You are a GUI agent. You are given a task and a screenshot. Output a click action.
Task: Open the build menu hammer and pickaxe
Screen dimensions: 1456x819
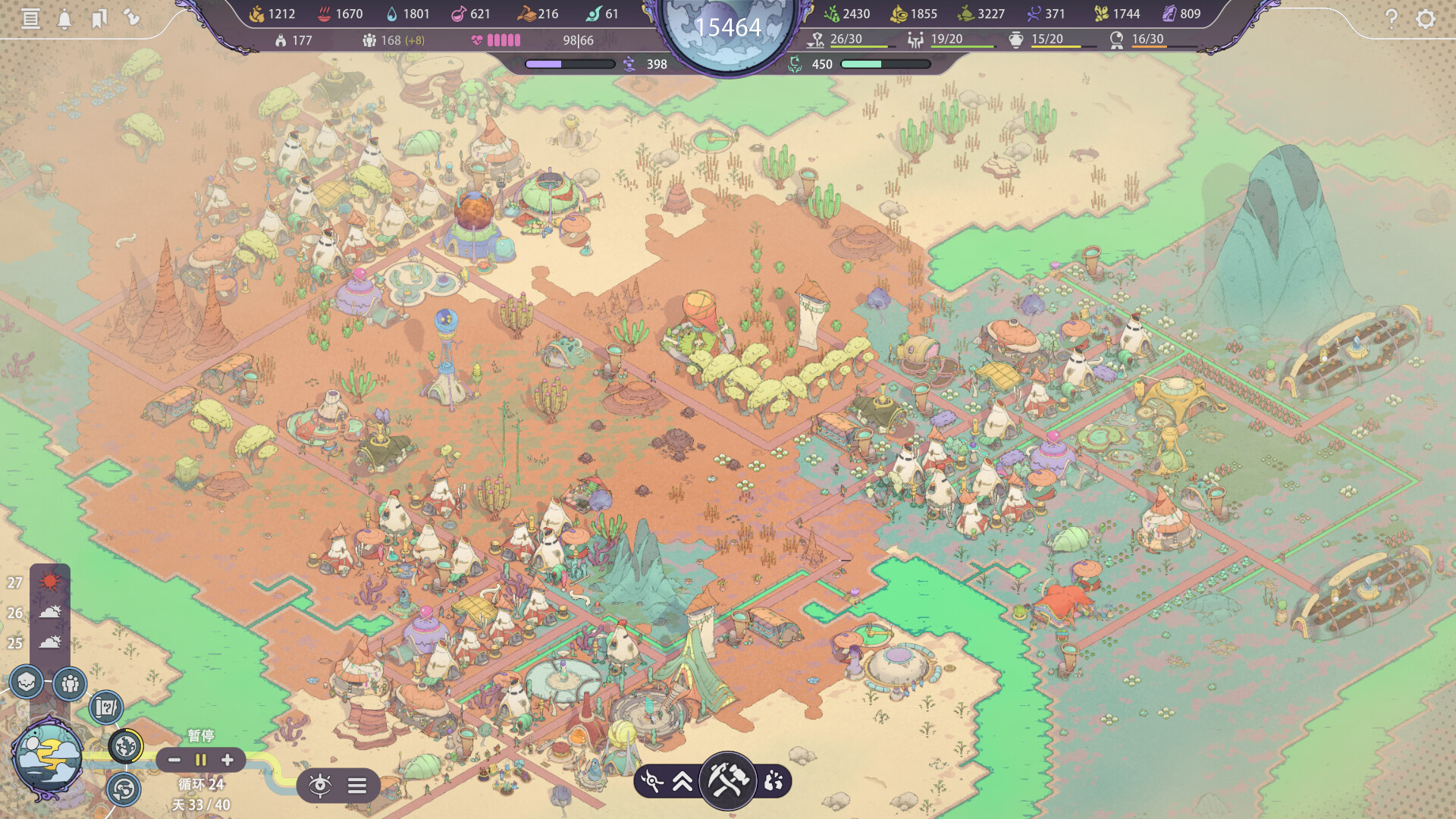[x=727, y=780]
